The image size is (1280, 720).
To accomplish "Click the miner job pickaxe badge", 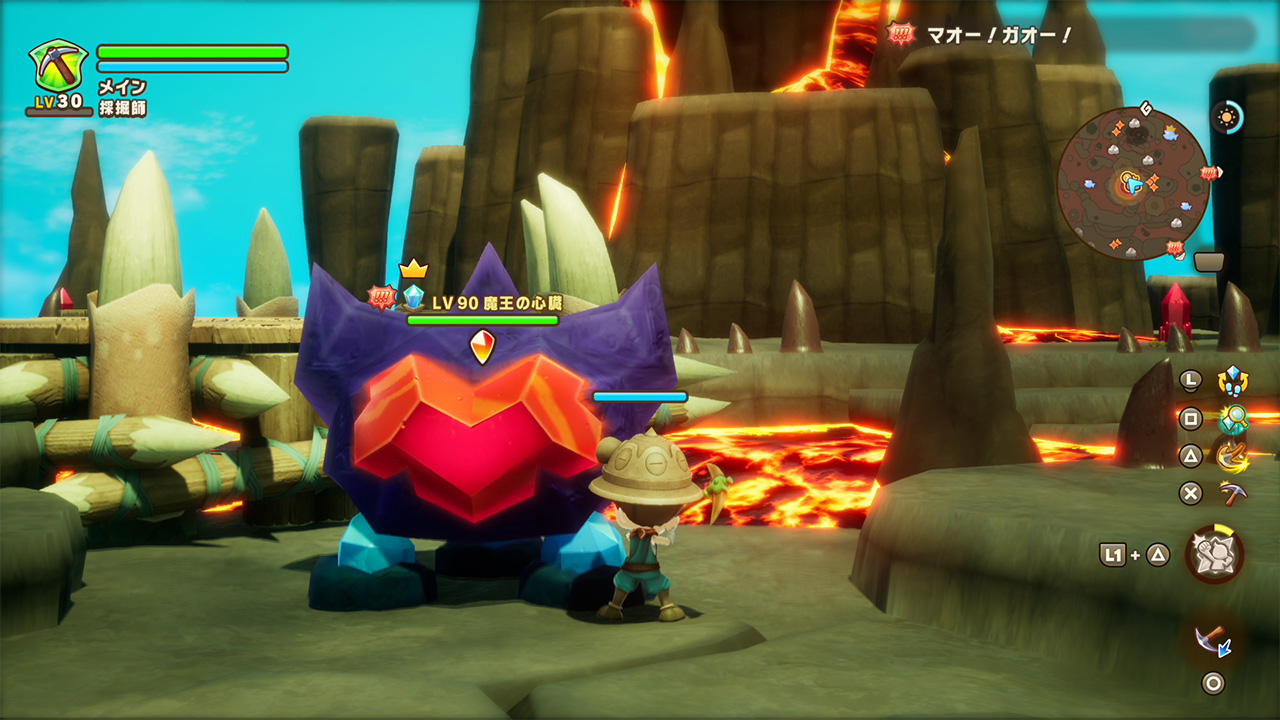I will tap(55, 65).
